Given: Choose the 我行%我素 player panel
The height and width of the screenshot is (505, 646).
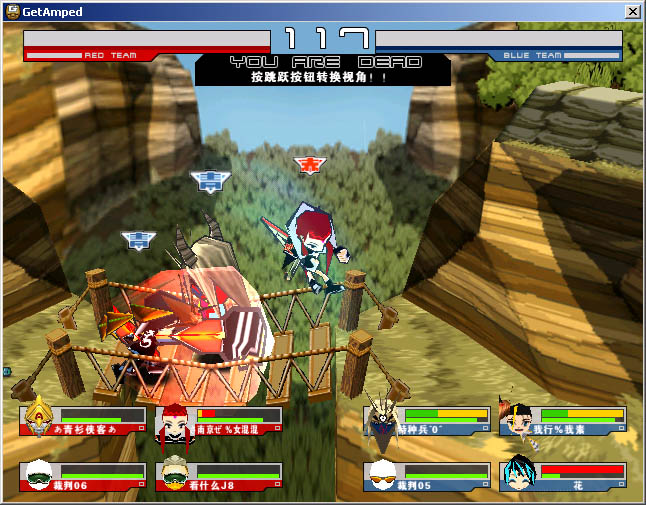Looking at the screenshot, I should [x=563, y=421].
